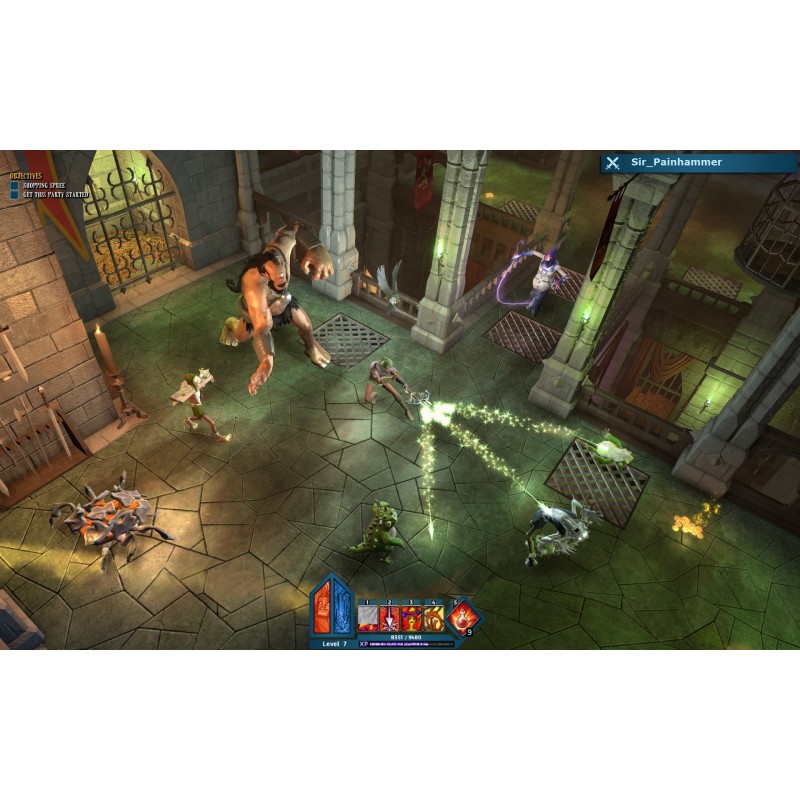Viewport: 800px width, 800px height.
Task: Click the Sir_Painhammer player banner
Action: [698, 162]
